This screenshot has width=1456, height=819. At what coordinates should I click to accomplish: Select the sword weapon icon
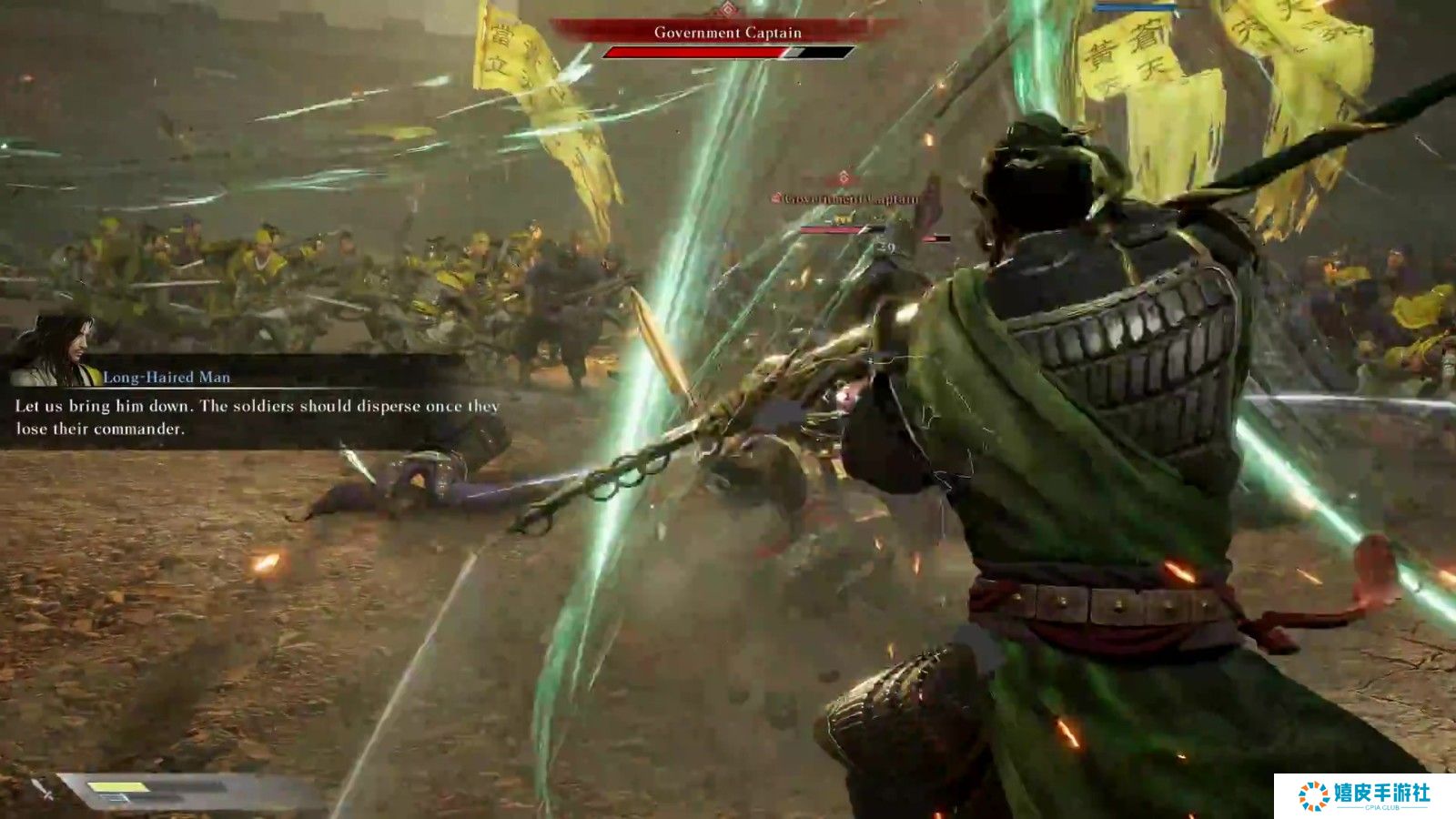[43, 790]
